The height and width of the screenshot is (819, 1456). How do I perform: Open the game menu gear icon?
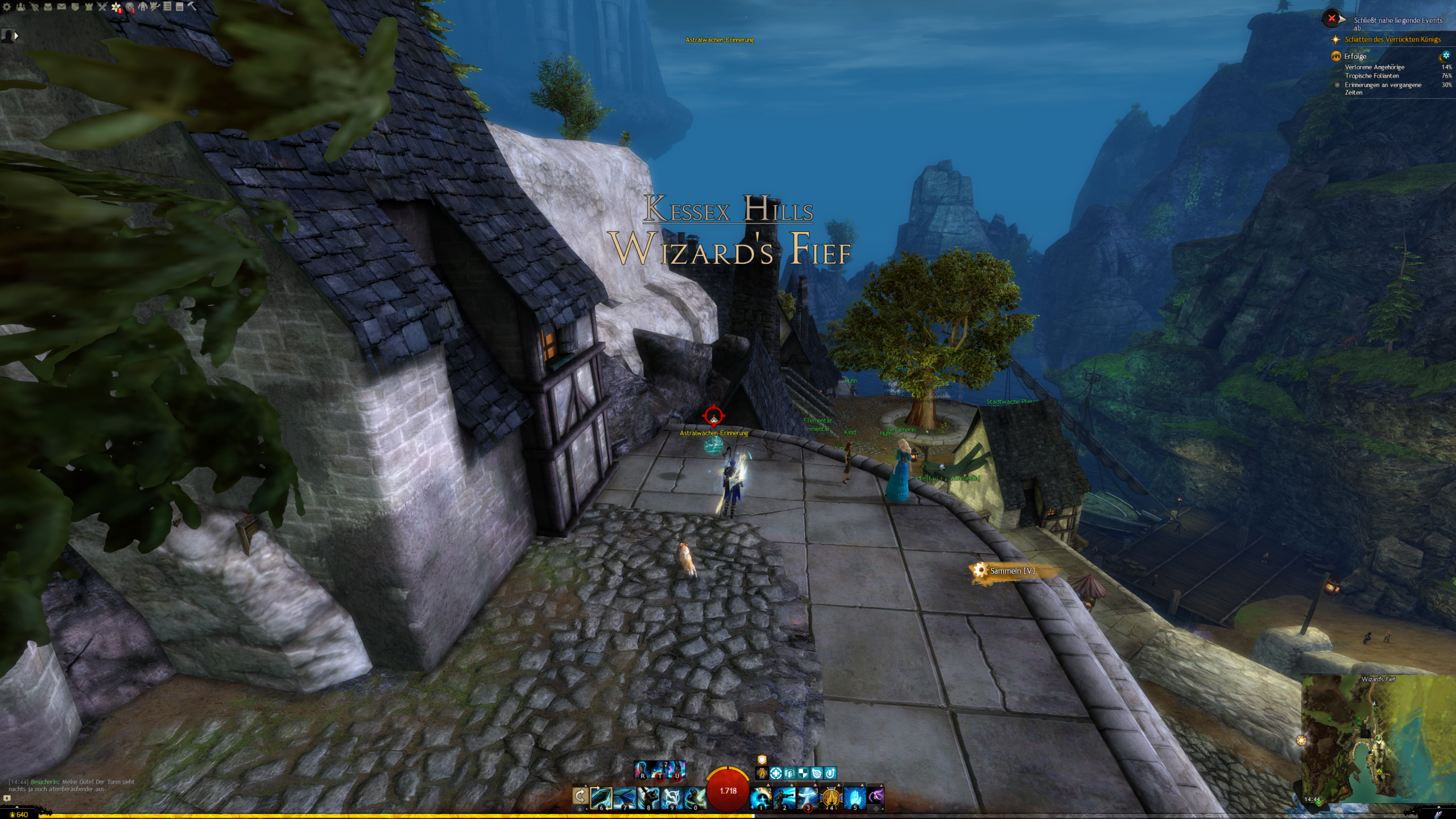click(x=7, y=7)
